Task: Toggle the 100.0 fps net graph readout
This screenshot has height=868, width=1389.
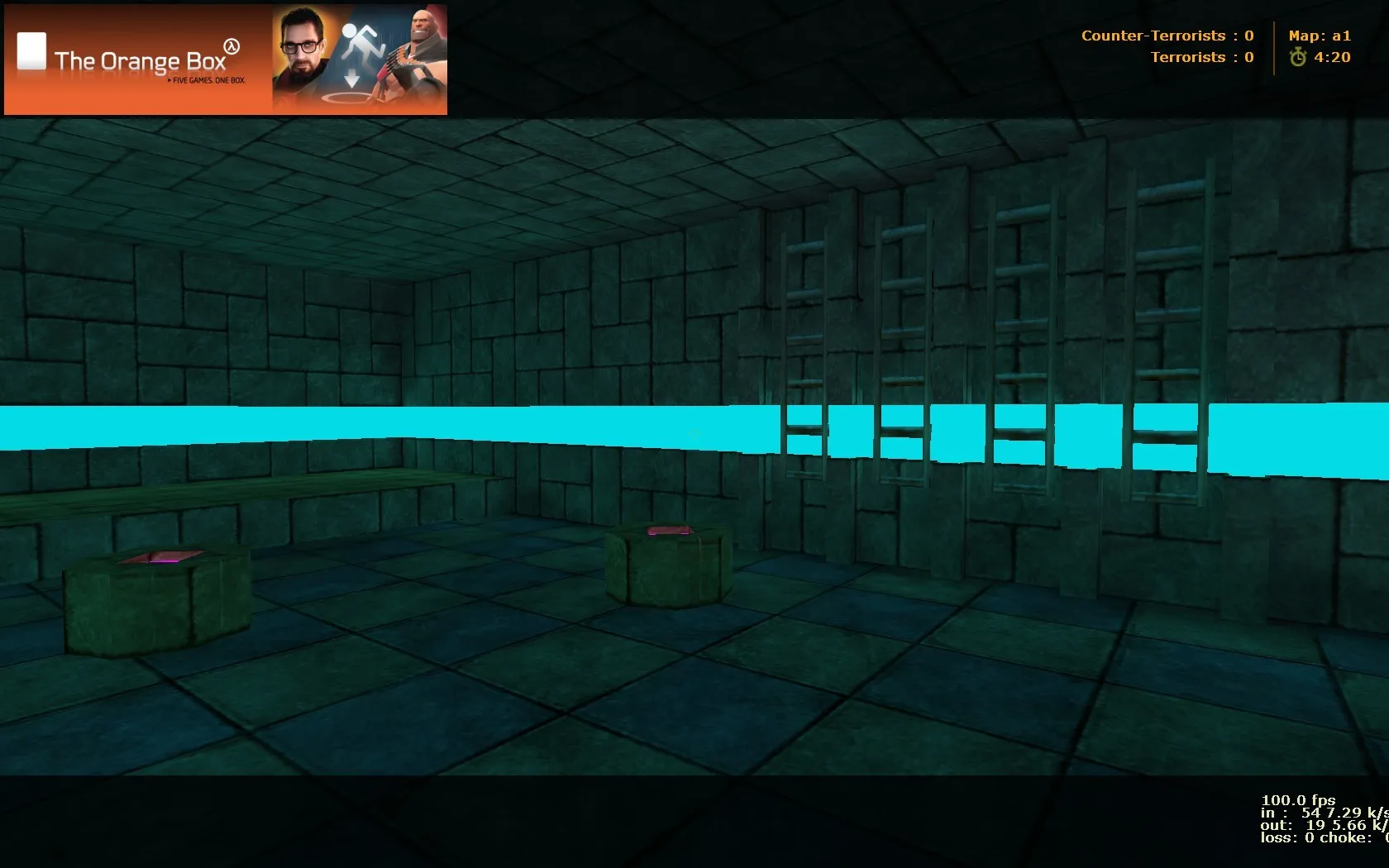Action: point(1298,800)
